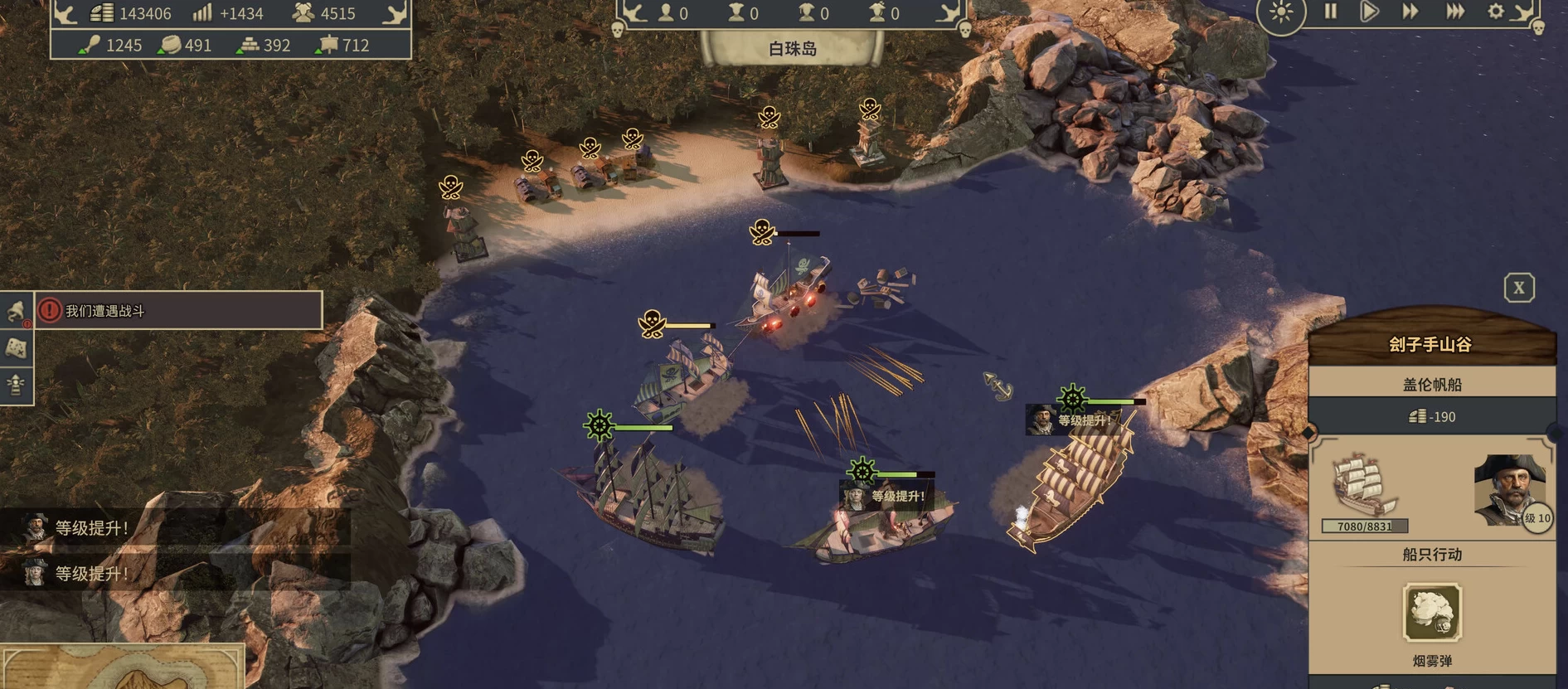Open the treasure map icon
The image size is (1568, 689).
(x=16, y=348)
